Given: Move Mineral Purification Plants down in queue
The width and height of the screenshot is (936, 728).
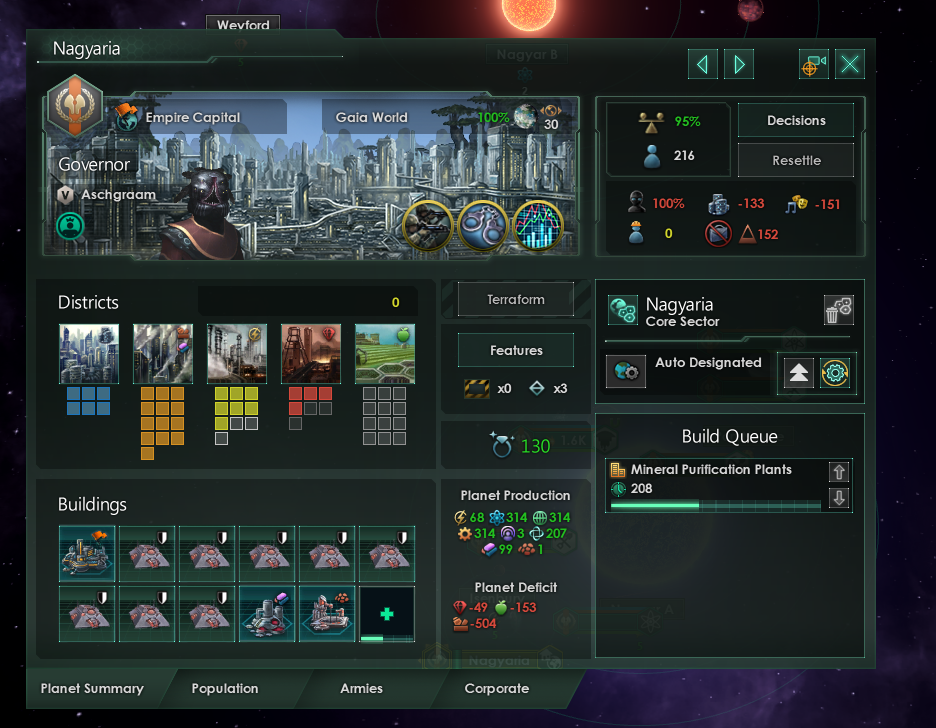Looking at the screenshot, I should point(839,497).
